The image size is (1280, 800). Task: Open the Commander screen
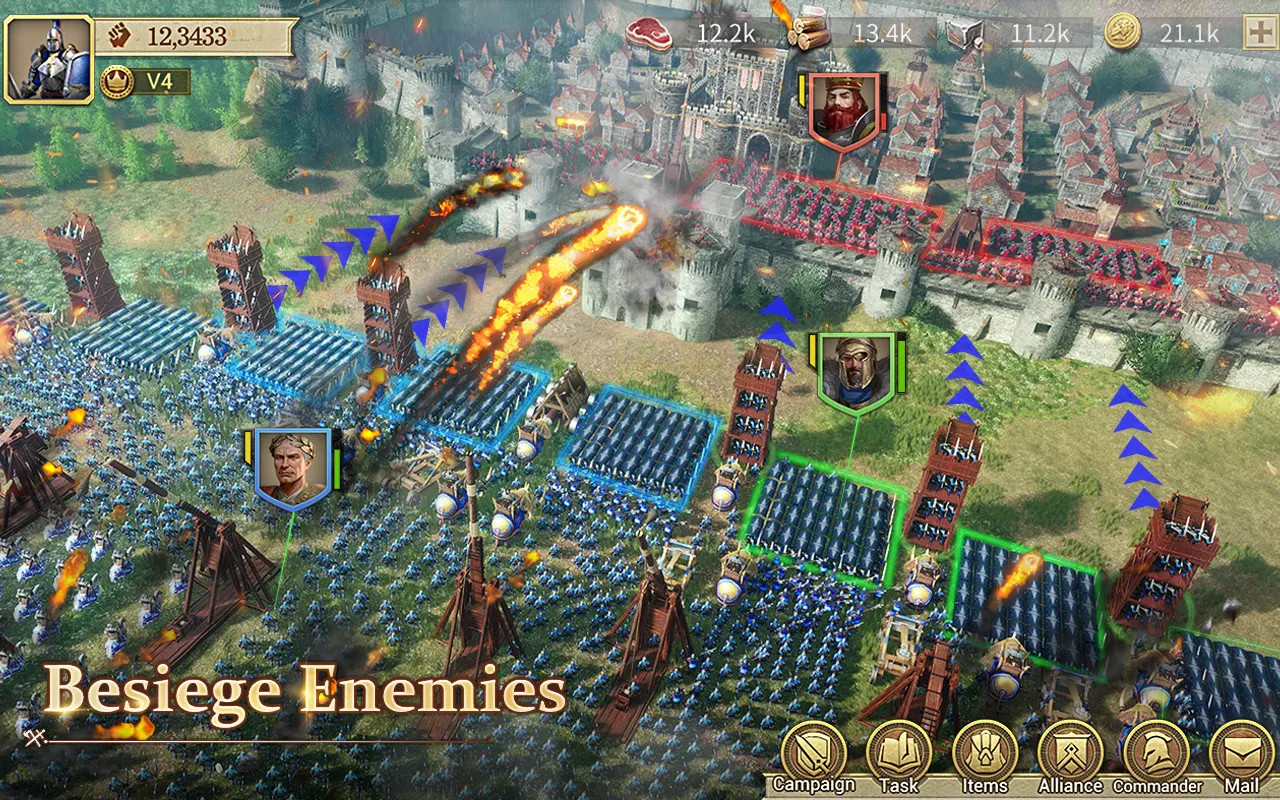tap(1157, 757)
